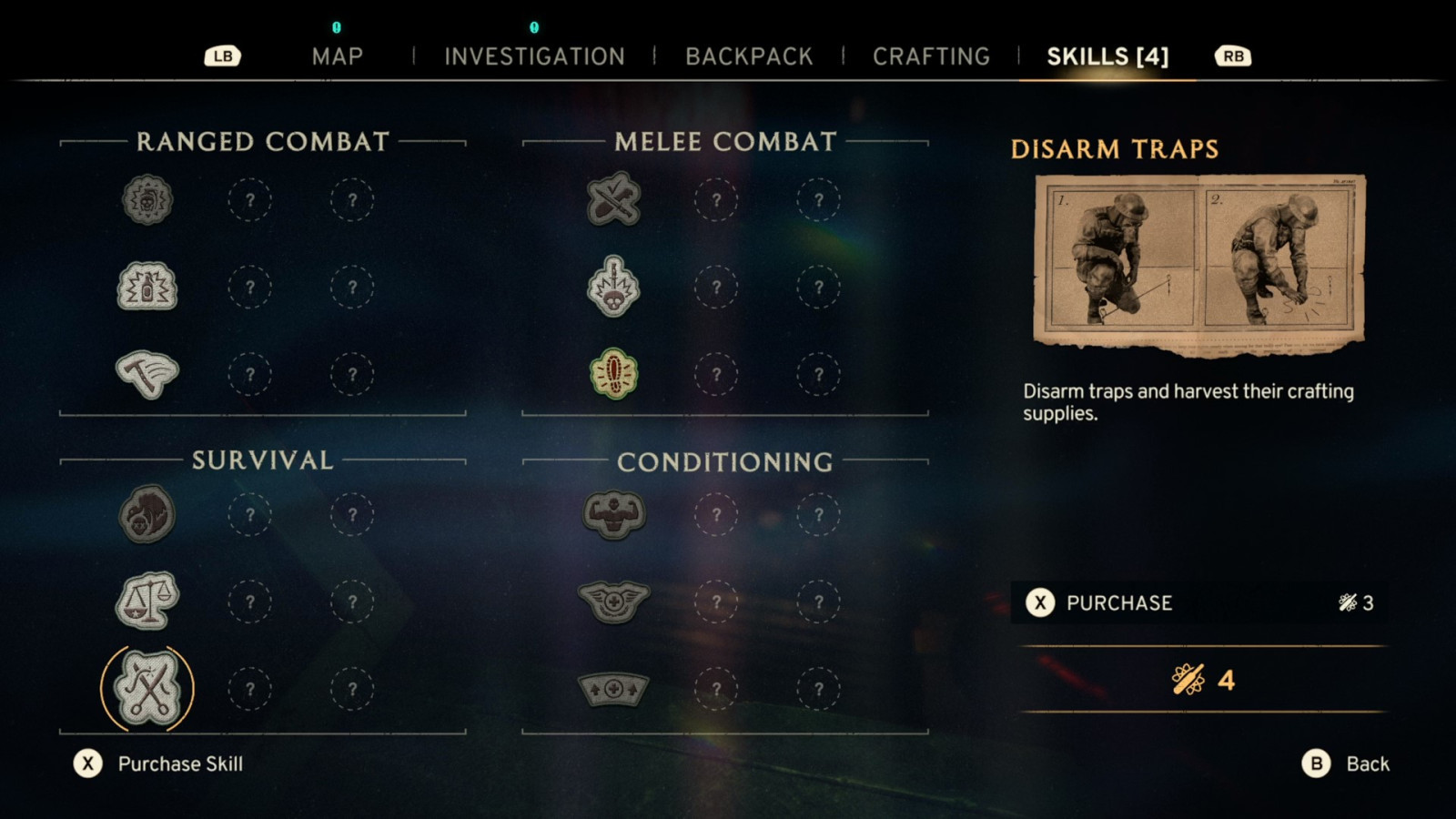Switch to the Map tab

pyautogui.click(x=337, y=56)
